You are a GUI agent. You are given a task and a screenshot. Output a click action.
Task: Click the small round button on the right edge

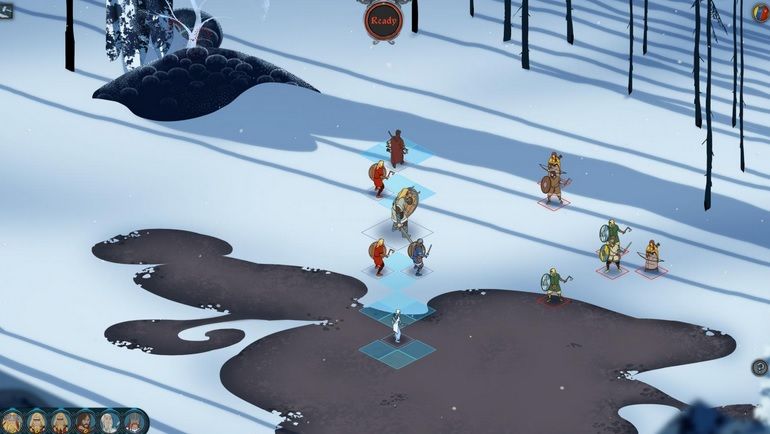click(760, 367)
